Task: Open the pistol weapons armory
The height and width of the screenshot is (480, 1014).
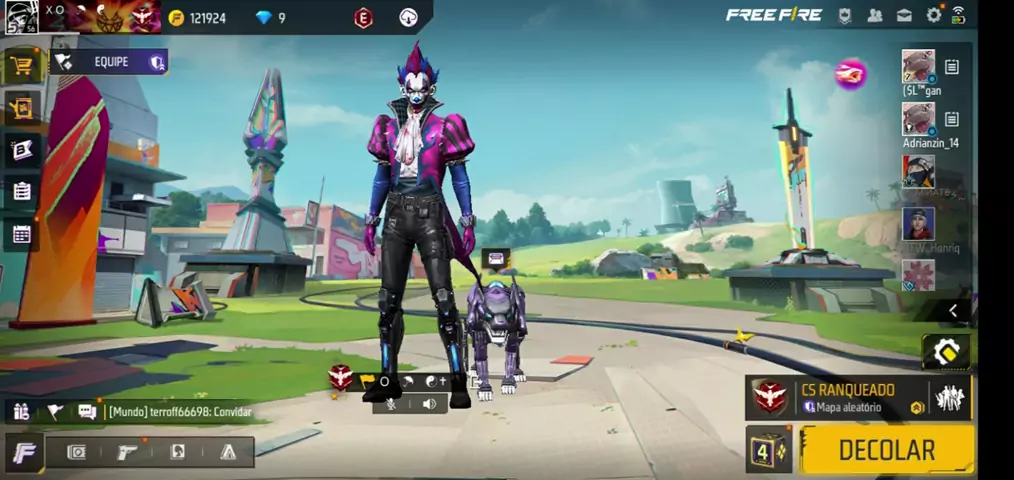Action: (127, 452)
